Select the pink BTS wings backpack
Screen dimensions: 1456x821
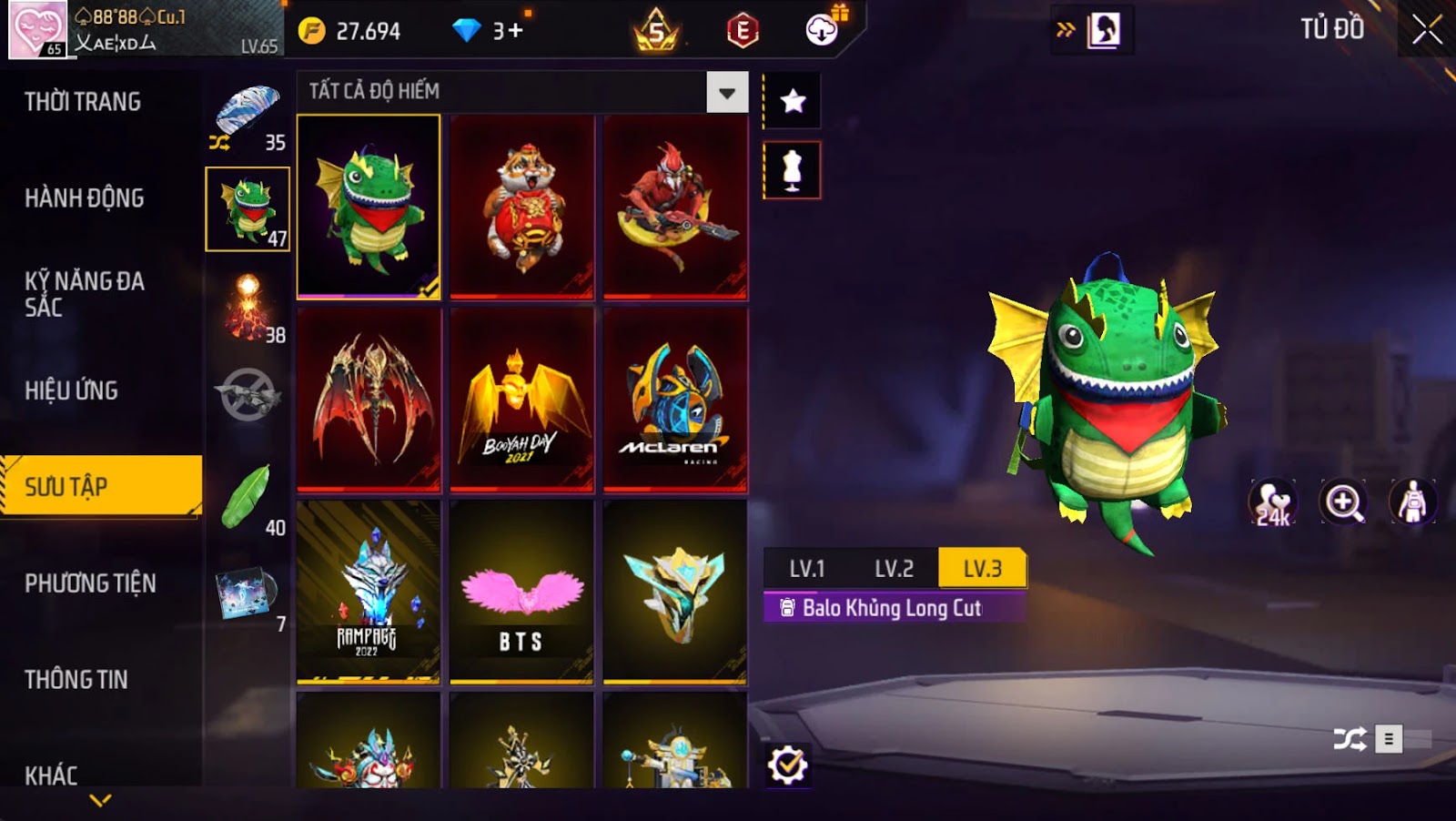pyautogui.click(x=521, y=592)
